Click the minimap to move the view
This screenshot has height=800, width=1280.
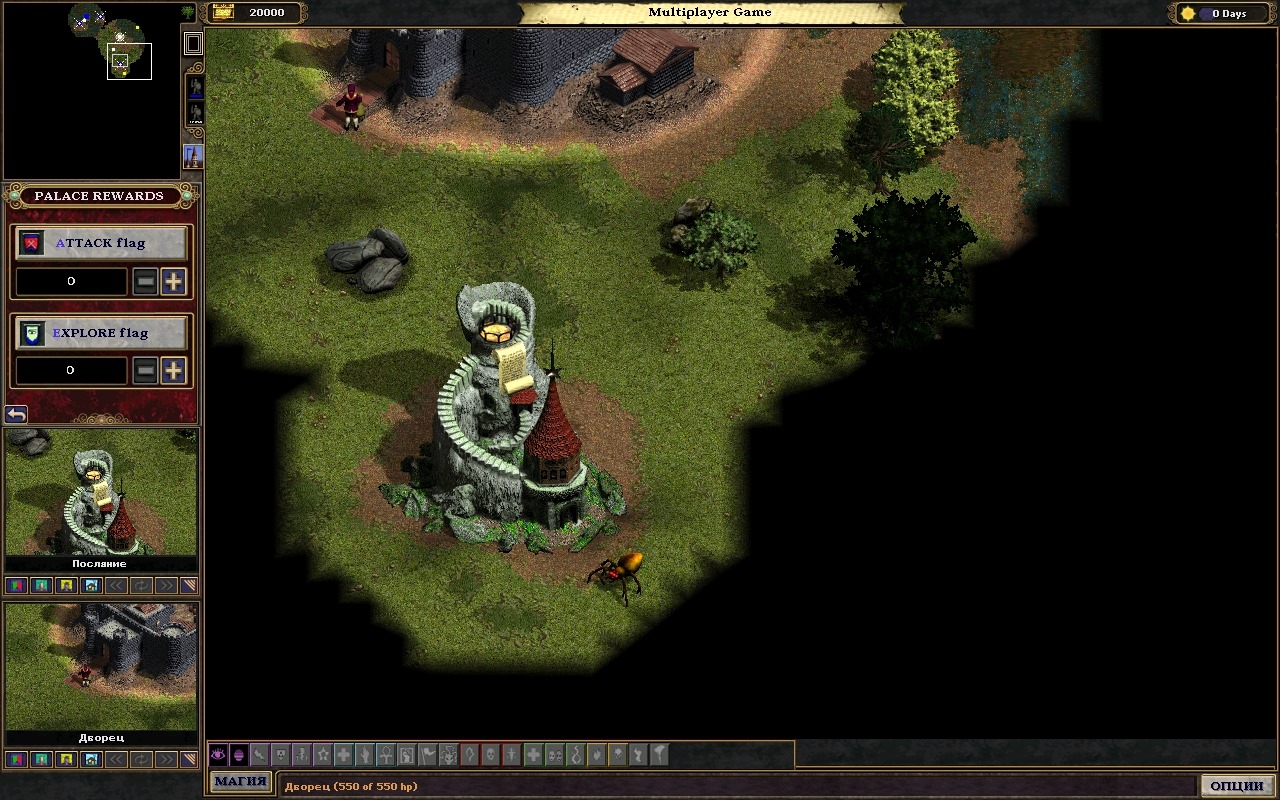pyautogui.click(x=90, y=90)
